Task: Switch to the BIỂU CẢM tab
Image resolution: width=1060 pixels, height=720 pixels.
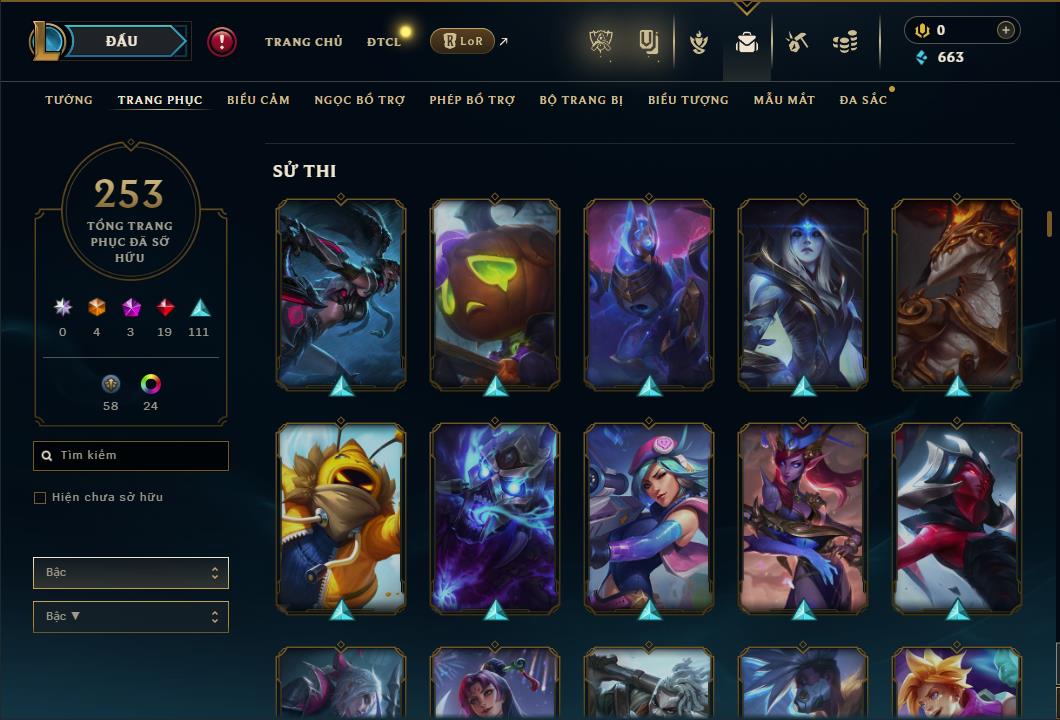Action: point(258,100)
